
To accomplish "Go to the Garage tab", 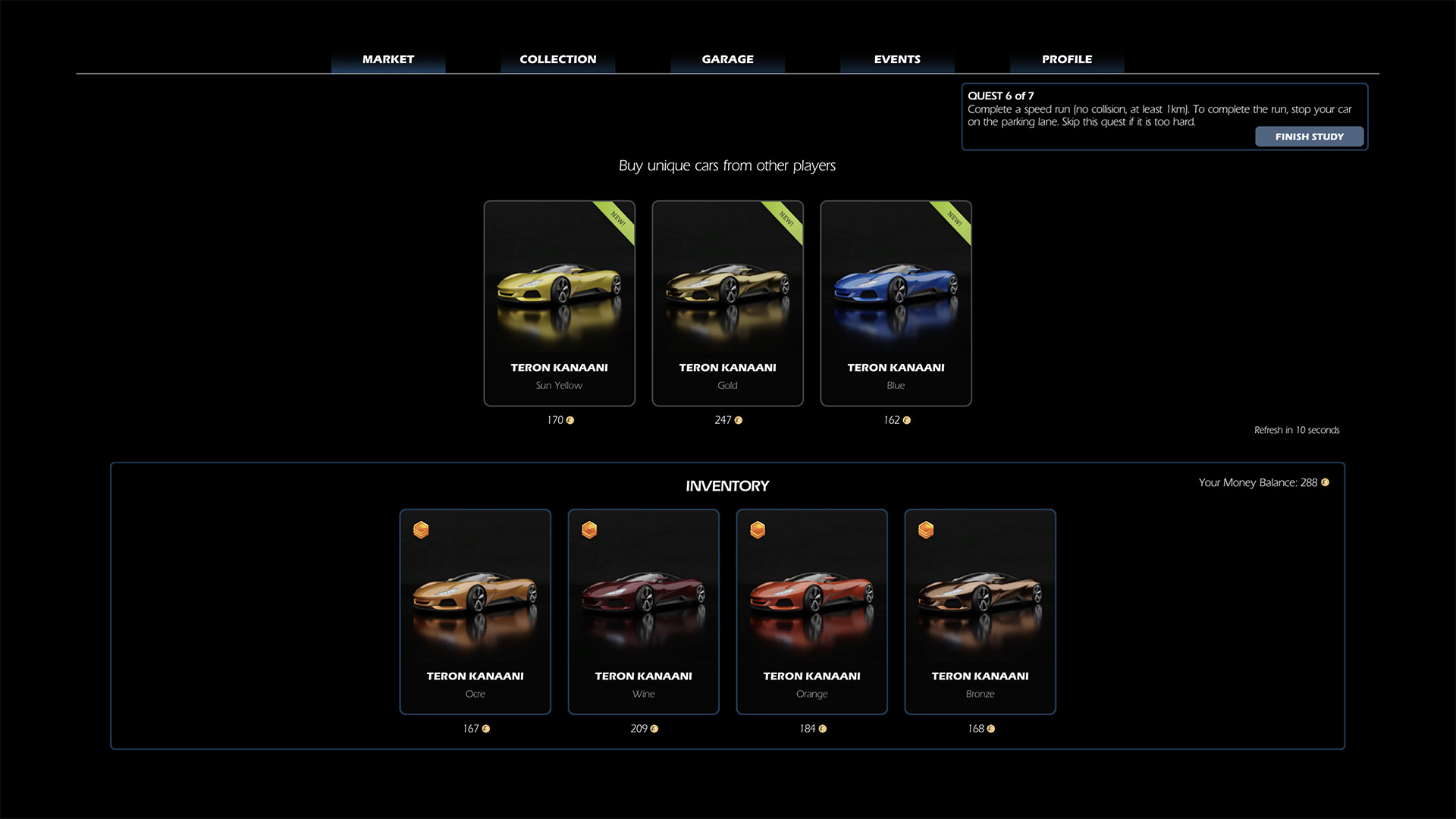I will (727, 59).
